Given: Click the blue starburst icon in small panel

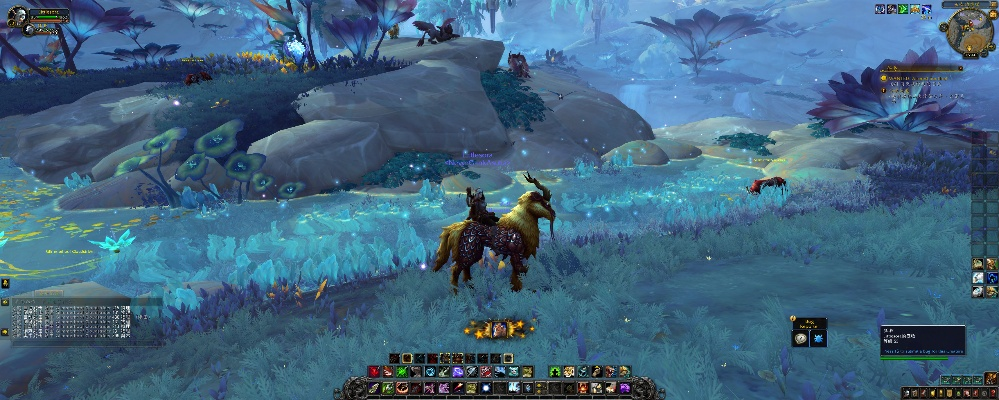Looking at the screenshot, I should click(819, 339).
